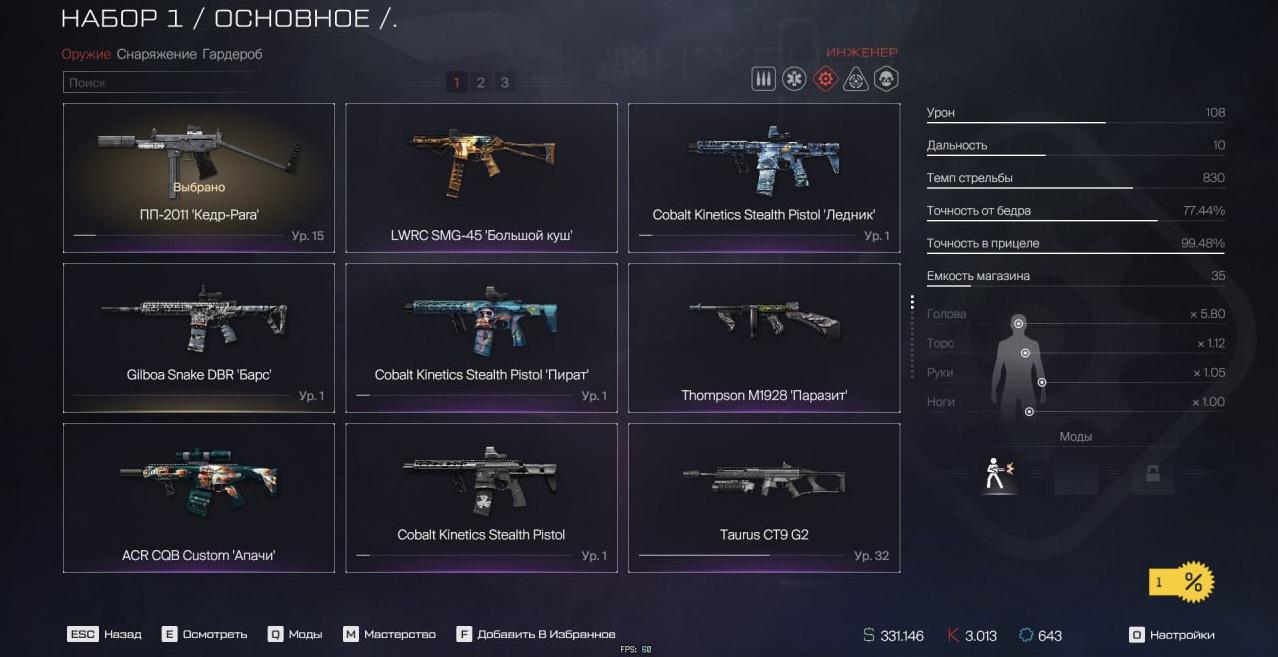Image resolution: width=1278 pixels, height=657 pixels.
Task: Go to weapon page 3
Action: coord(504,83)
